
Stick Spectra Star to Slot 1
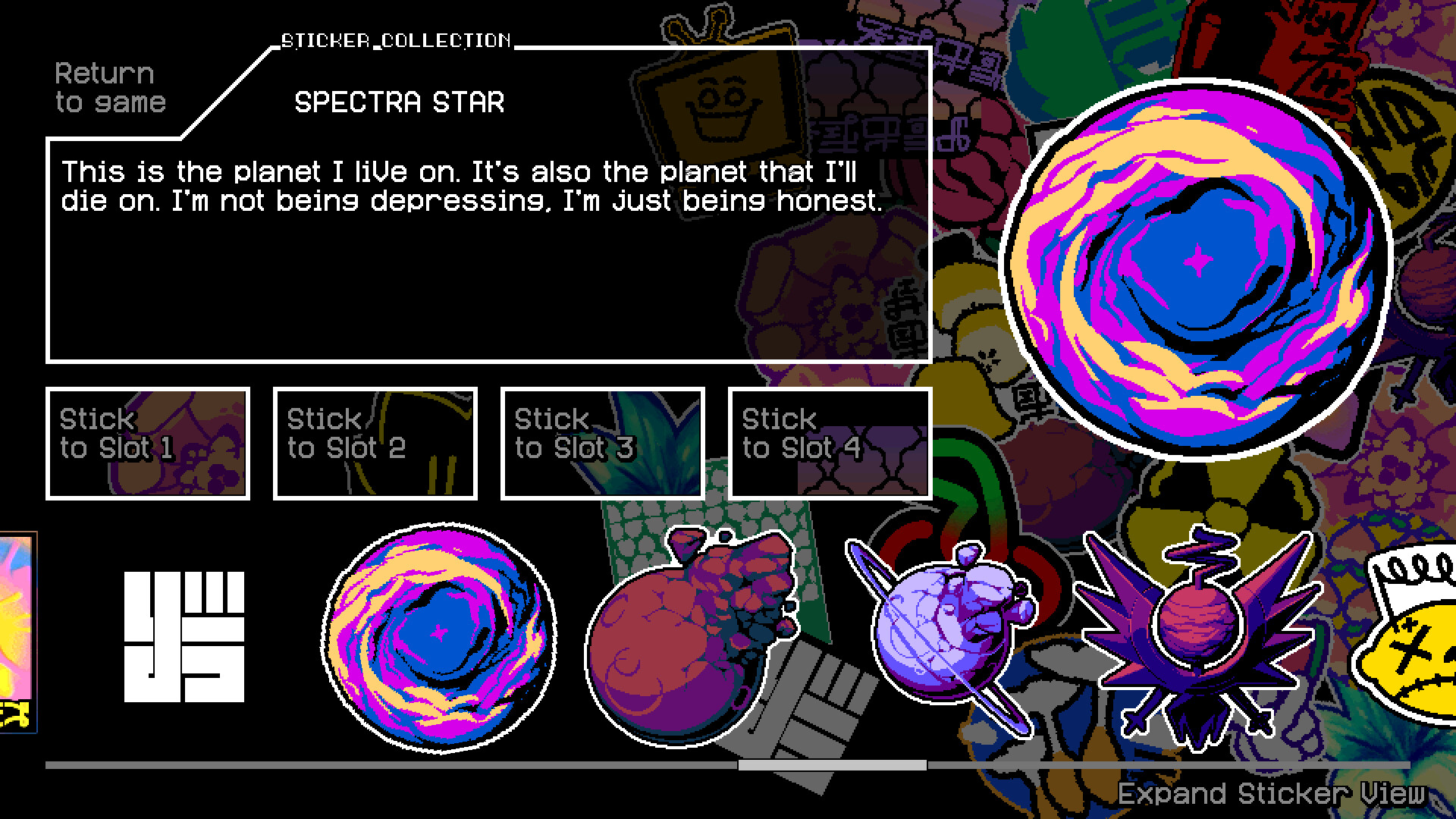(149, 444)
